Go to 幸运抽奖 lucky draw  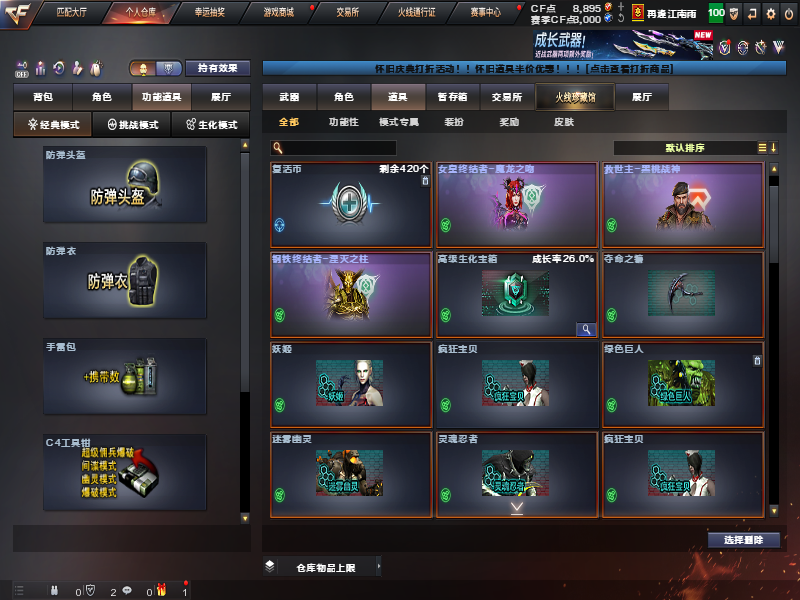click(x=210, y=13)
